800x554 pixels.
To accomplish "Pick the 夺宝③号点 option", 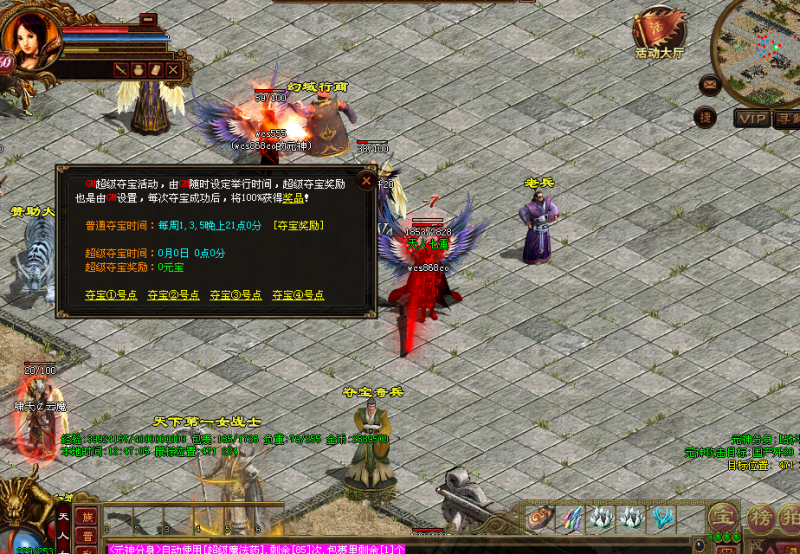I will (236, 295).
